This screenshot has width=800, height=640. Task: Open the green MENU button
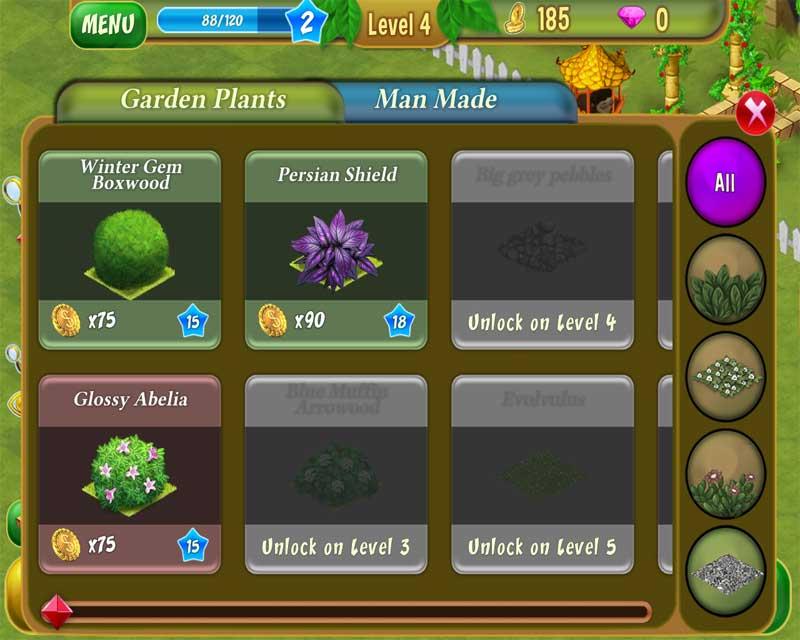click(108, 25)
